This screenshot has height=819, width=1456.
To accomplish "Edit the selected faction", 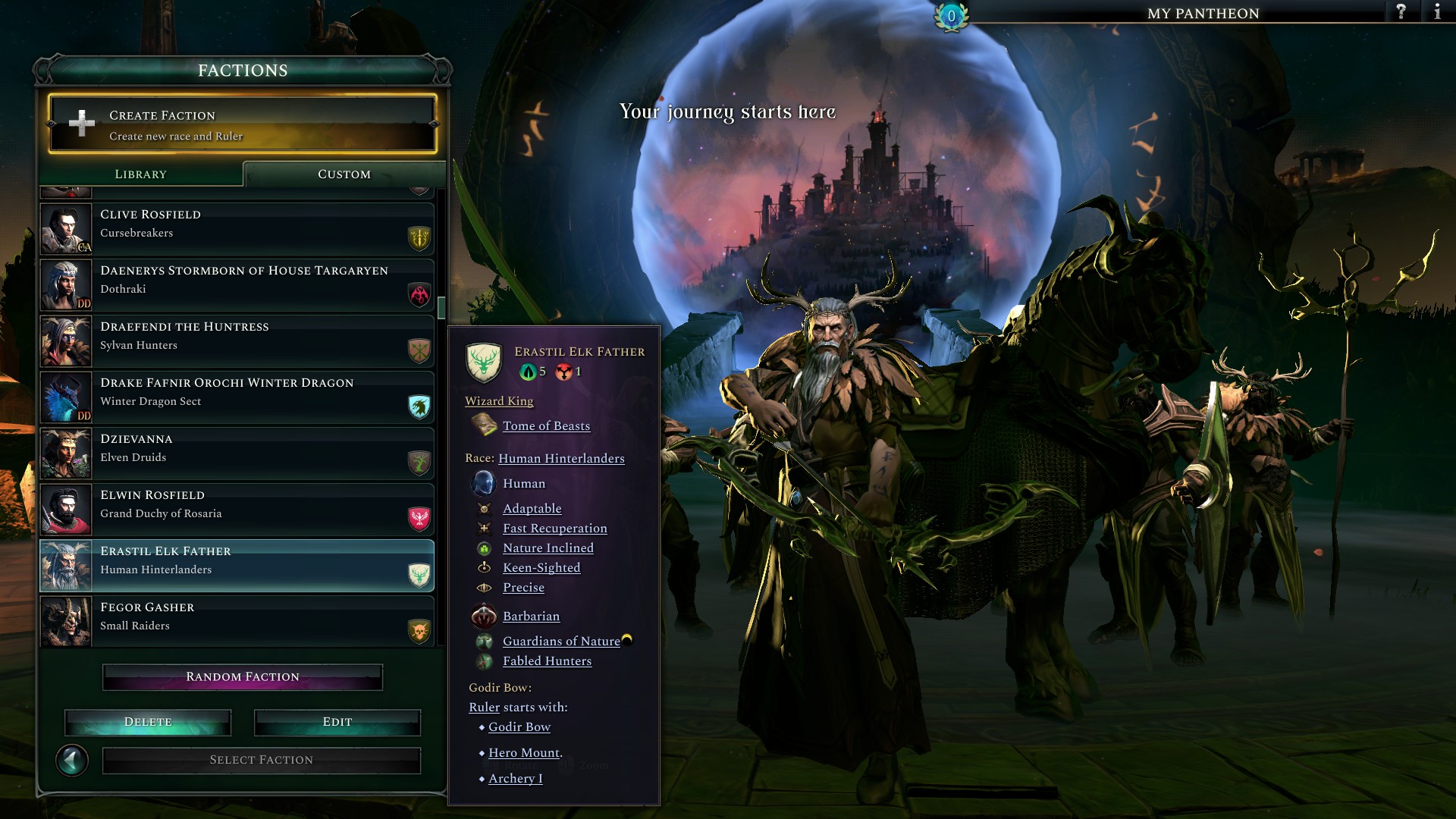I will (337, 722).
